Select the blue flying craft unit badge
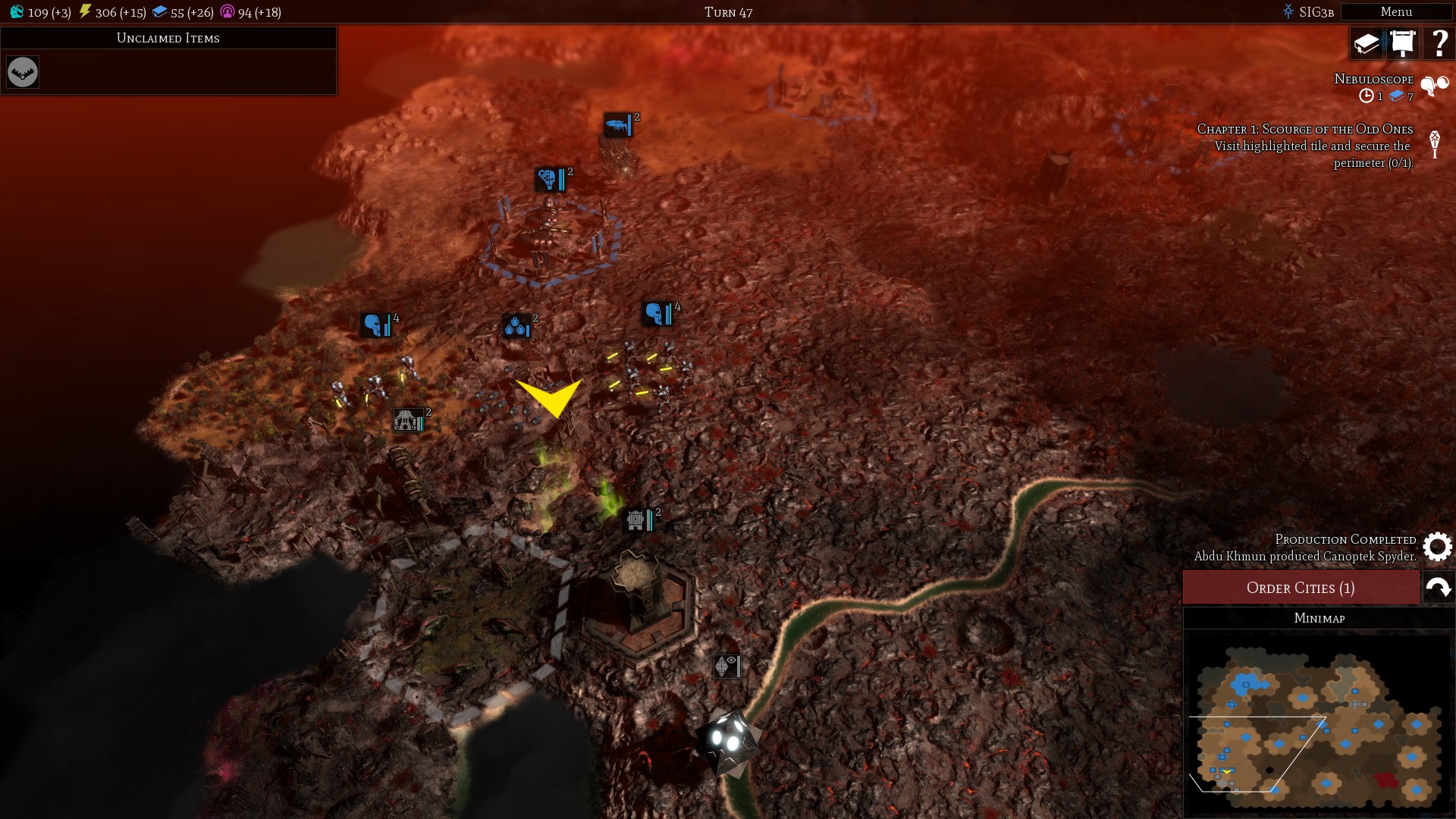The width and height of the screenshot is (1456, 819). pos(617,125)
